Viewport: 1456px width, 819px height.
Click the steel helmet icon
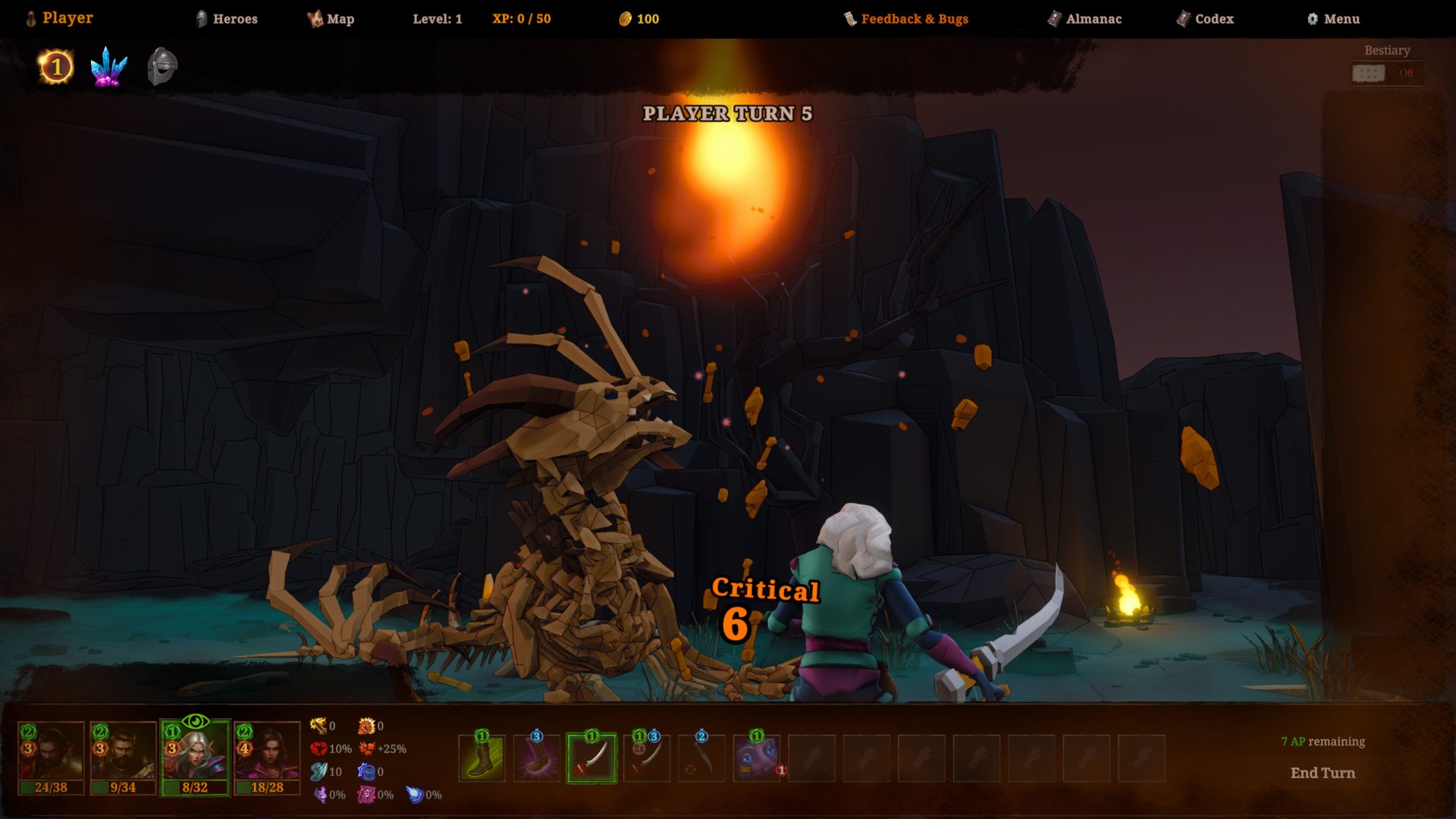click(x=162, y=67)
